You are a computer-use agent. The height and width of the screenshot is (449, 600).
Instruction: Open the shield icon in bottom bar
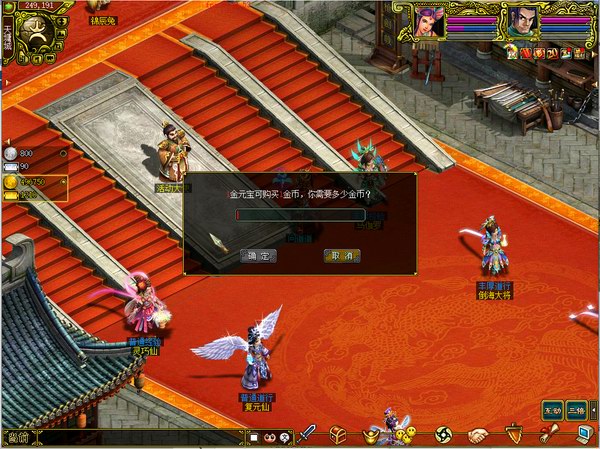click(513, 435)
